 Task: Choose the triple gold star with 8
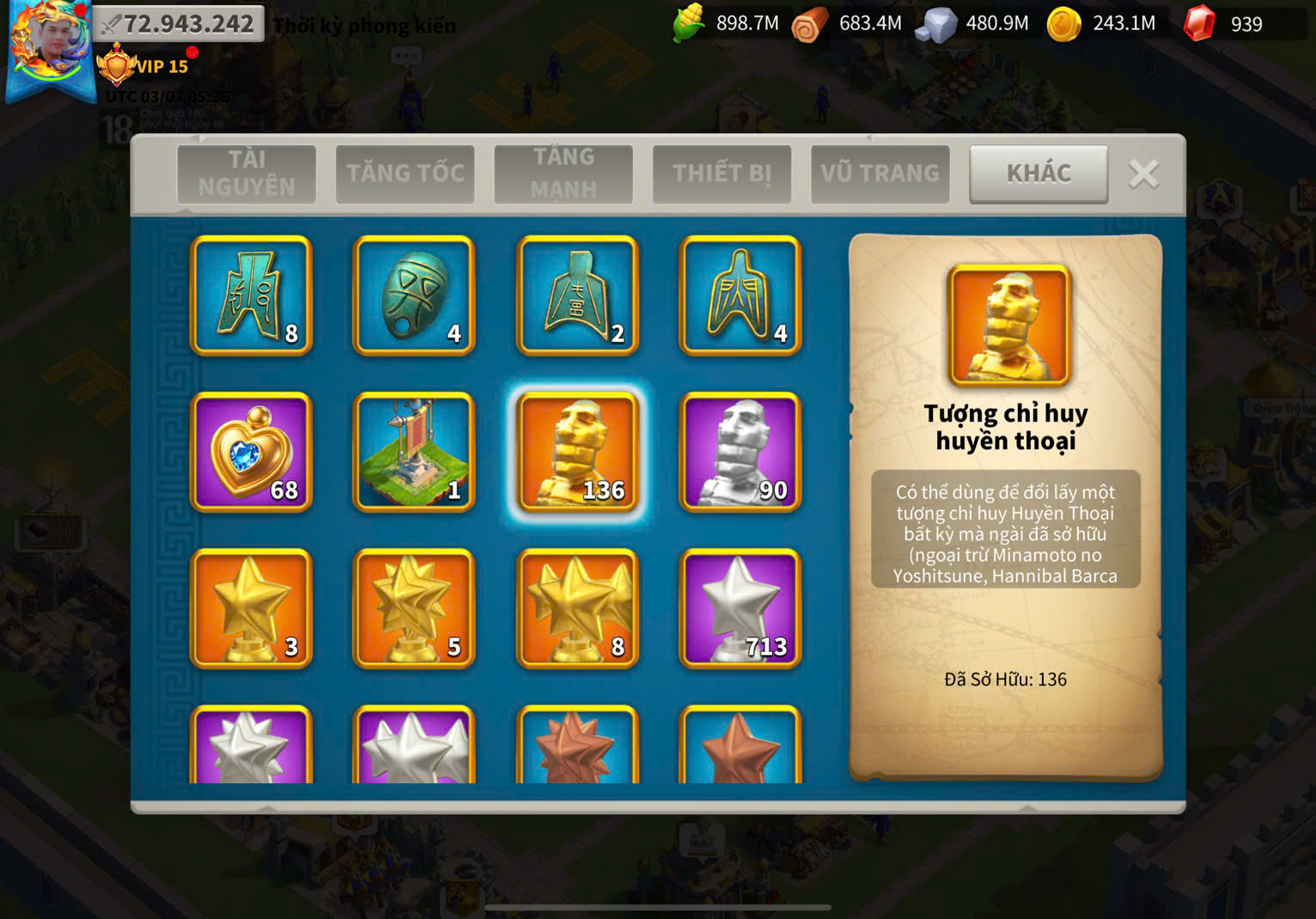pos(577,608)
